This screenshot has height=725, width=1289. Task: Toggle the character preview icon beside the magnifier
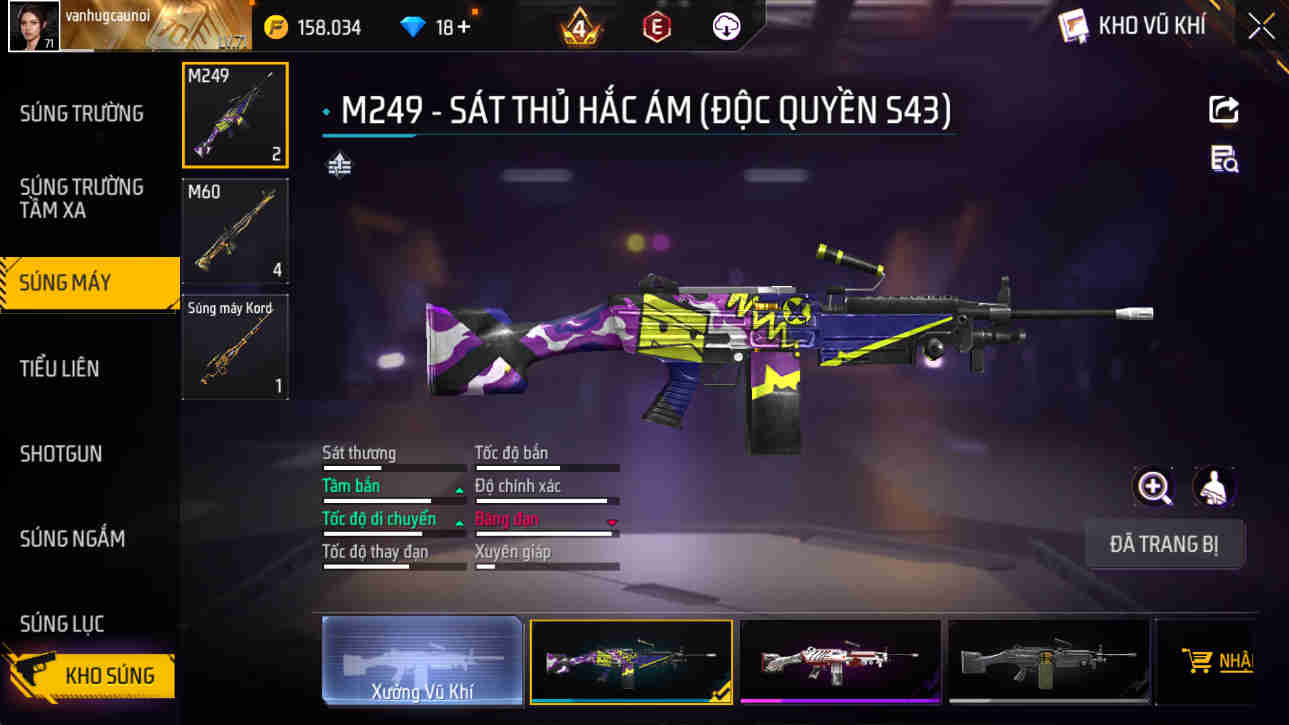tap(1212, 490)
